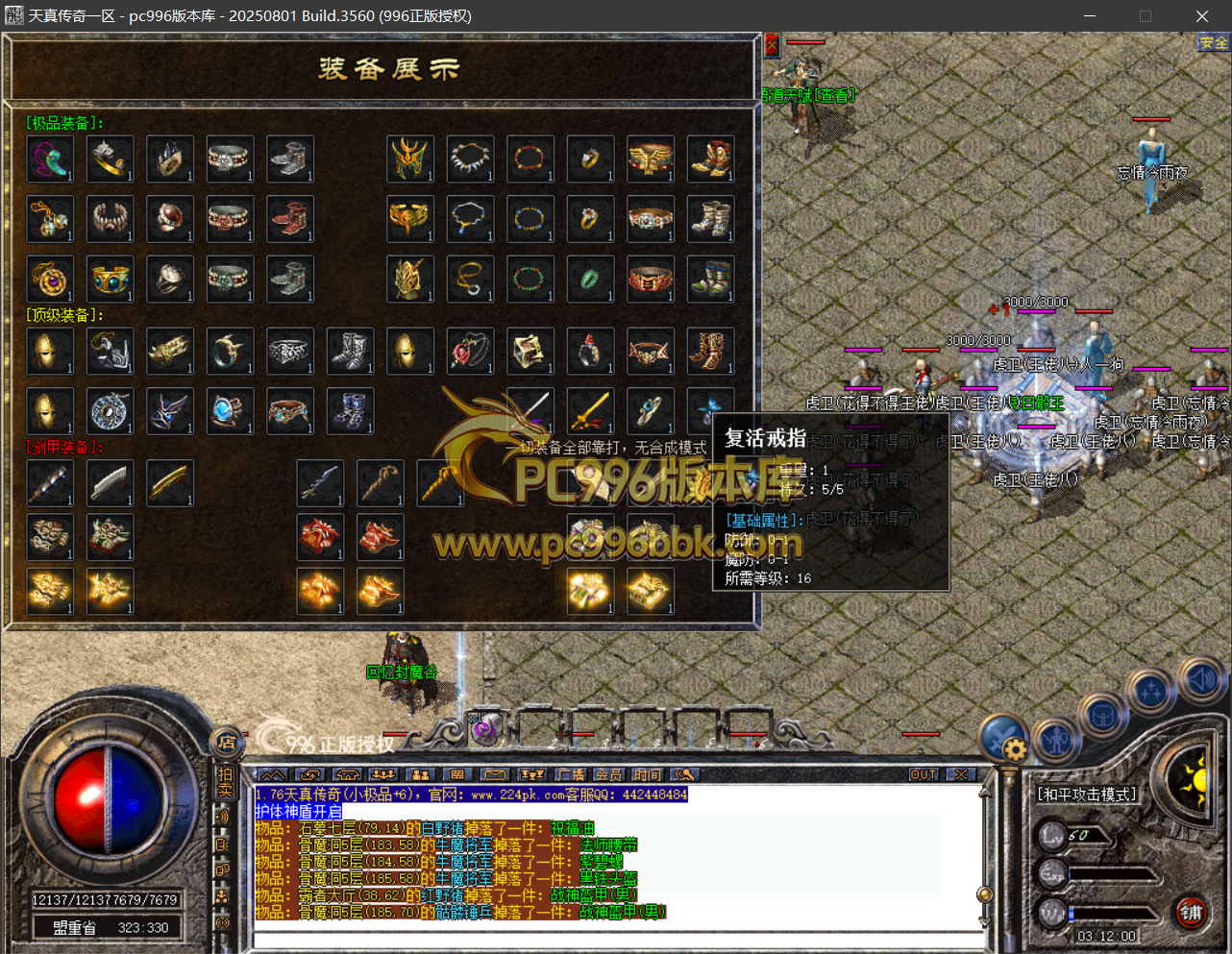Screen dimensions: 1232x954
Task: Open the red 铺 stall button
Action: pos(1192,912)
